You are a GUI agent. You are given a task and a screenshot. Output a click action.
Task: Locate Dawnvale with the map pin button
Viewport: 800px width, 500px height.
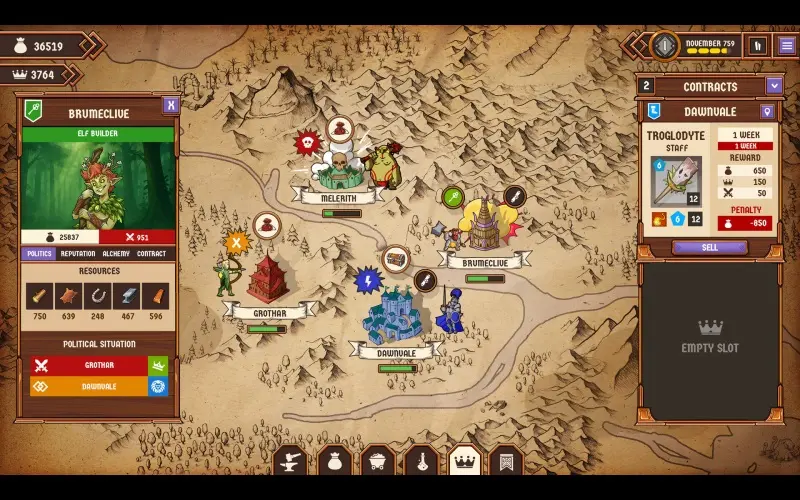tap(767, 112)
